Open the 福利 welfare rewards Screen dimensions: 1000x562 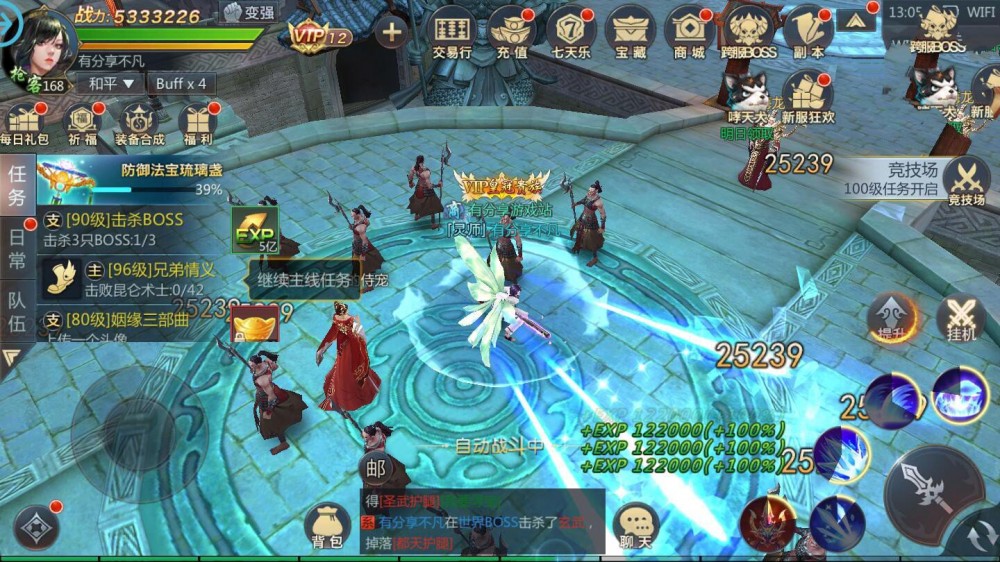click(x=197, y=124)
